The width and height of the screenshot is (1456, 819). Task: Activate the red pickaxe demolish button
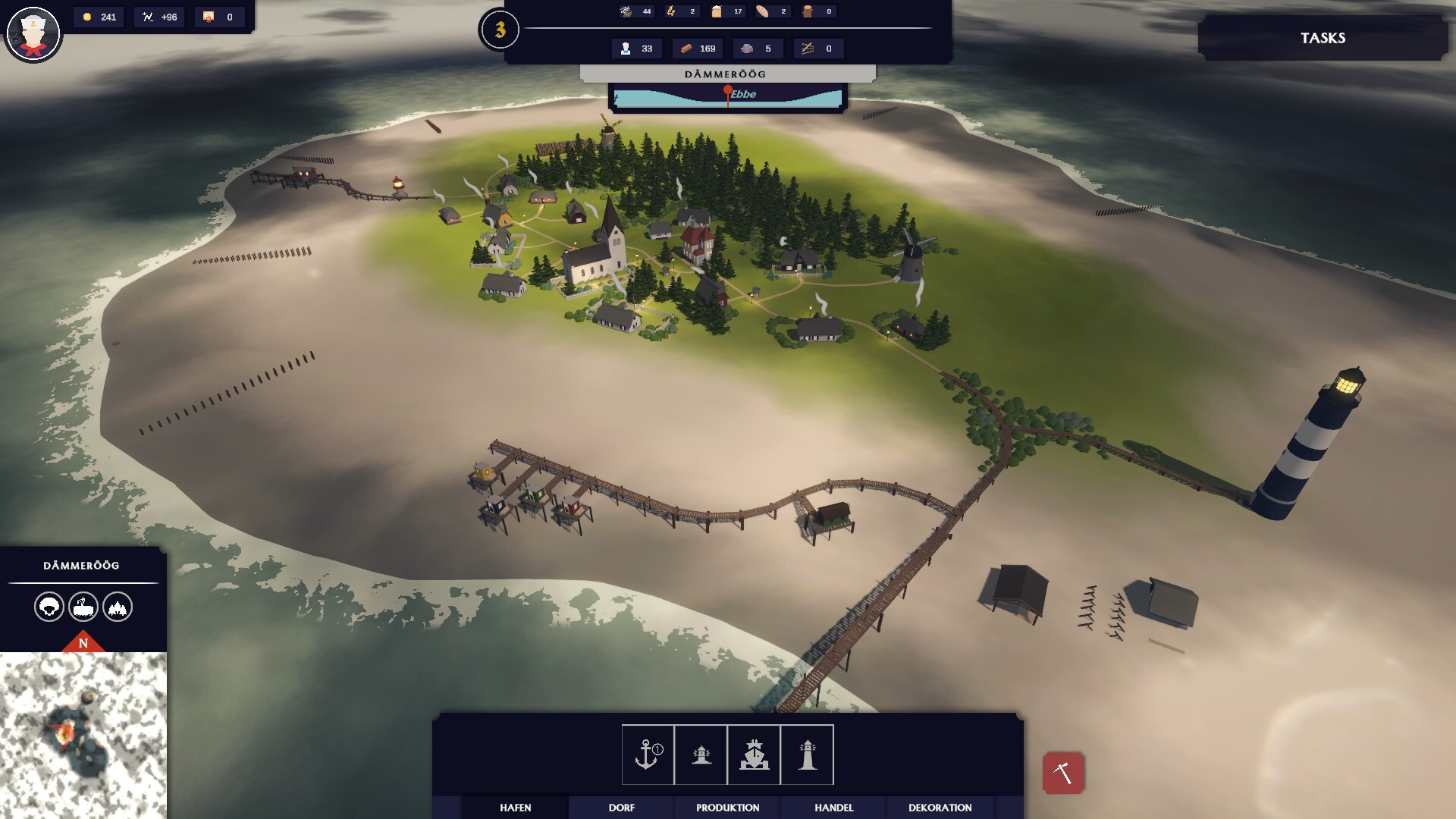click(1063, 773)
